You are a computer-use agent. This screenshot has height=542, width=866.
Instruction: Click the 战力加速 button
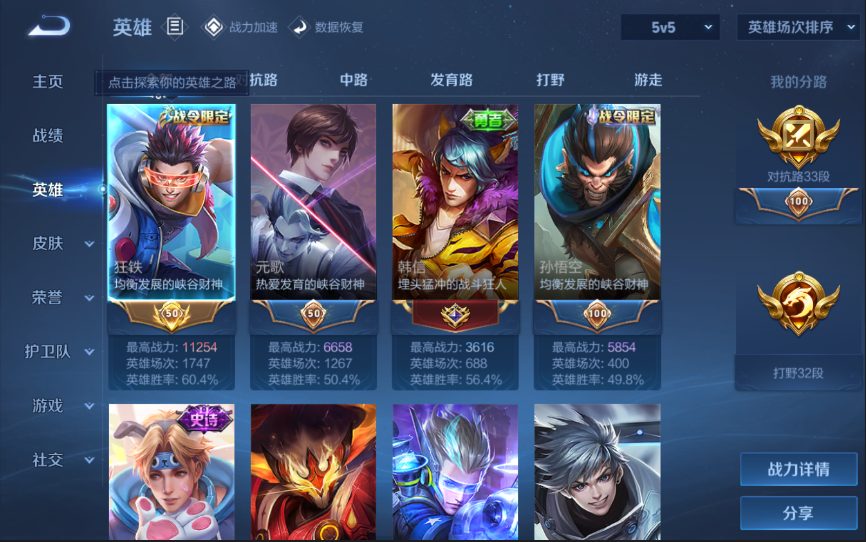pos(241,27)
